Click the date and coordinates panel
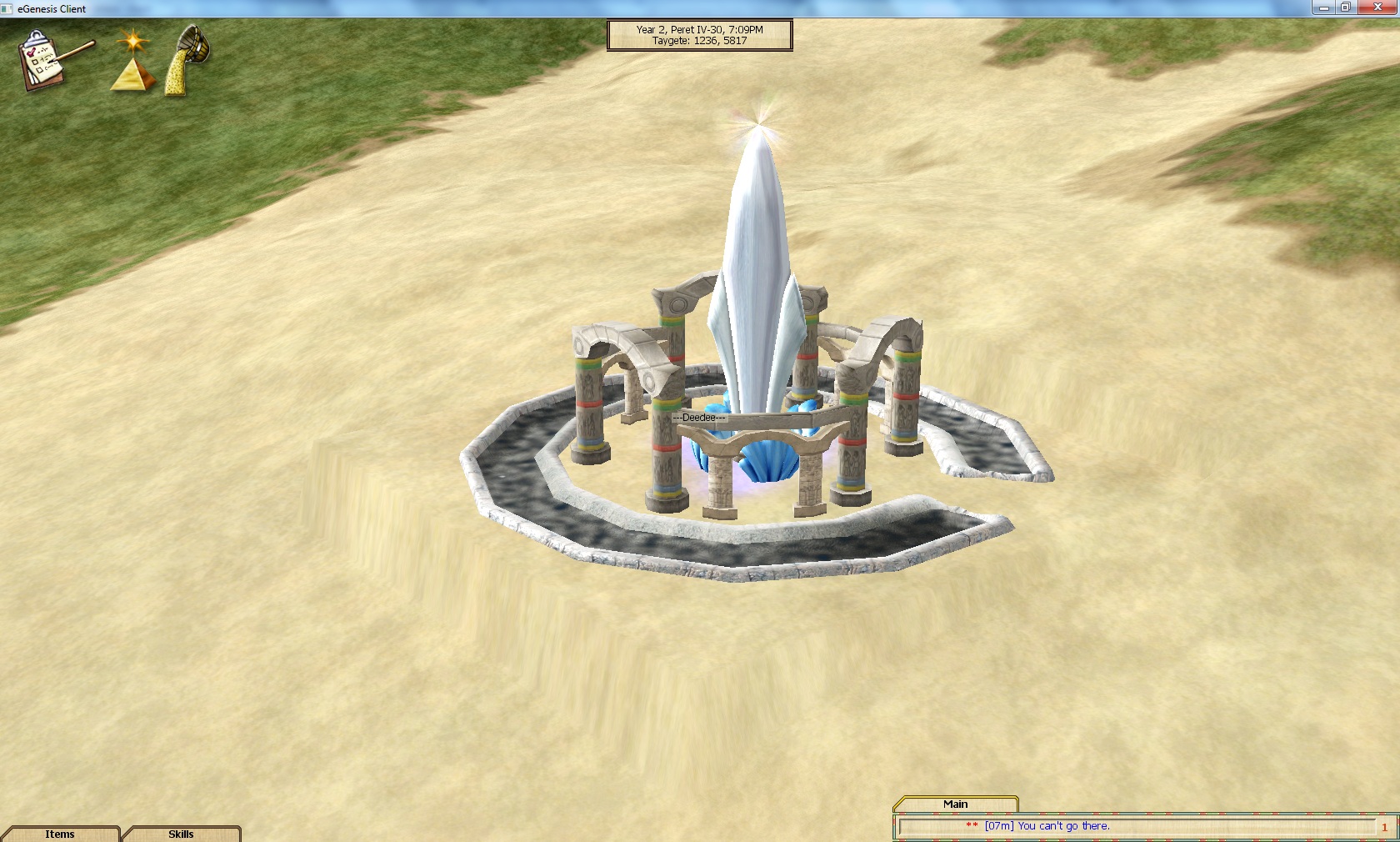The width and height of the screenshot is (1400, 842). pyautogui.click(x=699, y=35)
